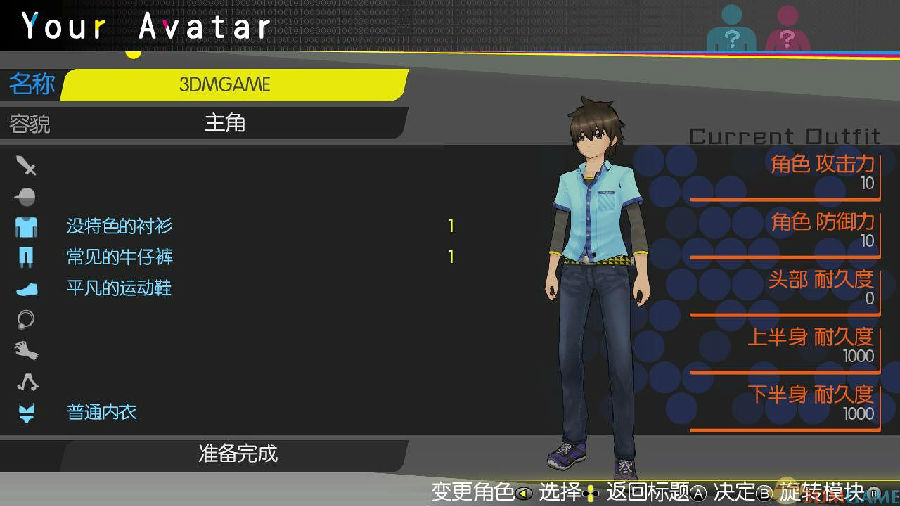Image resolution: width=900 pixels, height=506 pixels.
Task: Select the 主角 appearance row
Action: pyautogui.click(x=225, y=123)
